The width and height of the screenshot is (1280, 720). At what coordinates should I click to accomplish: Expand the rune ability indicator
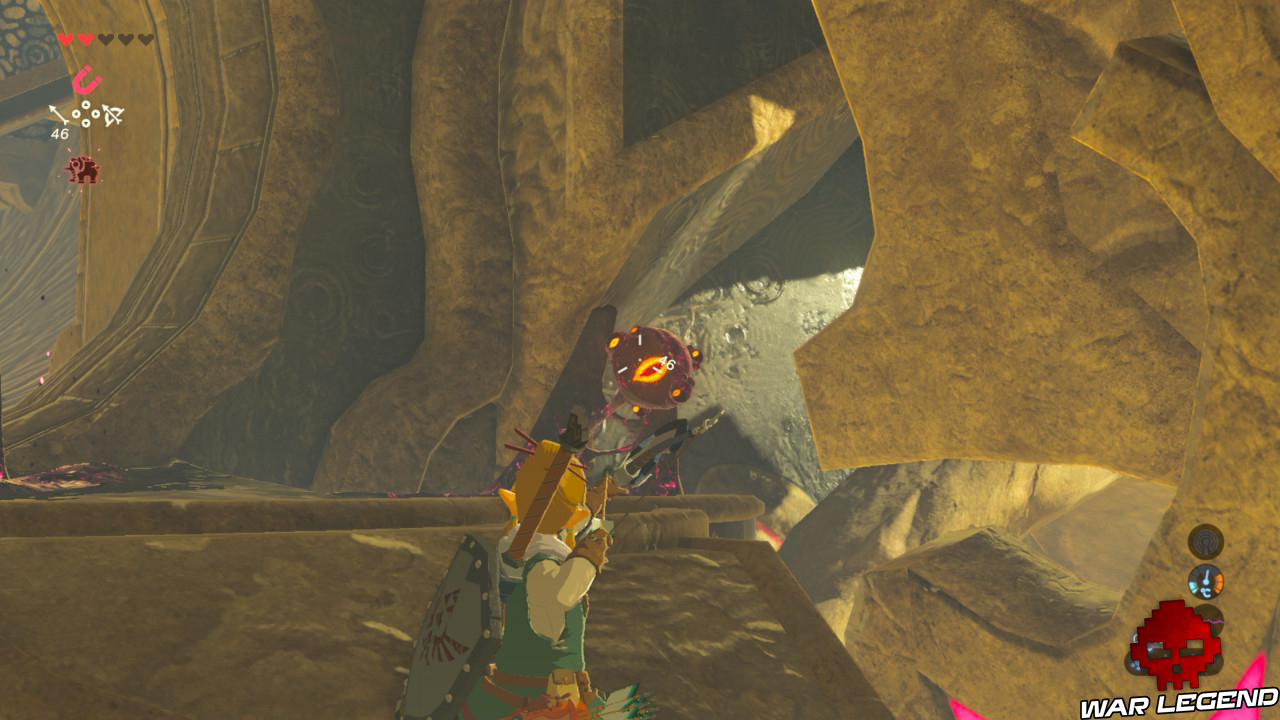click(87, 80)
